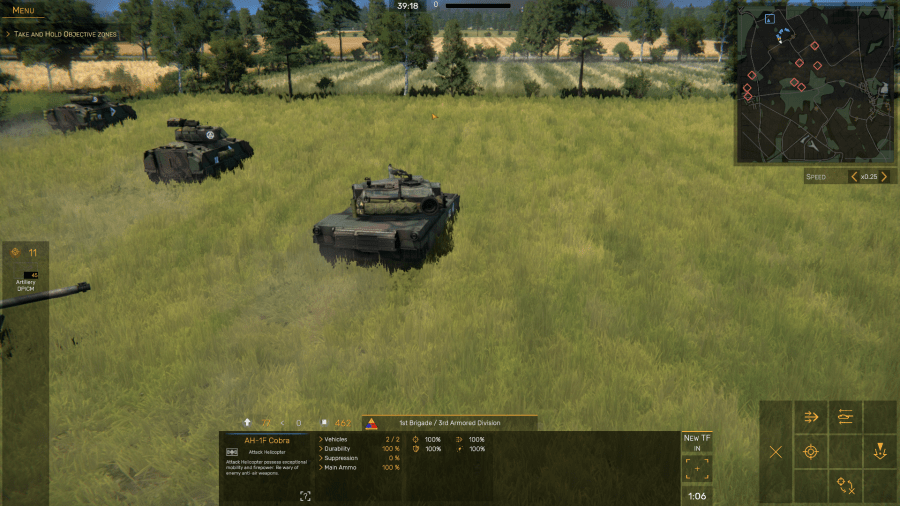The width and height of the screenshot is (900, 506).
Task: Cancel orders with the X command button
Action: click(775, 452)
